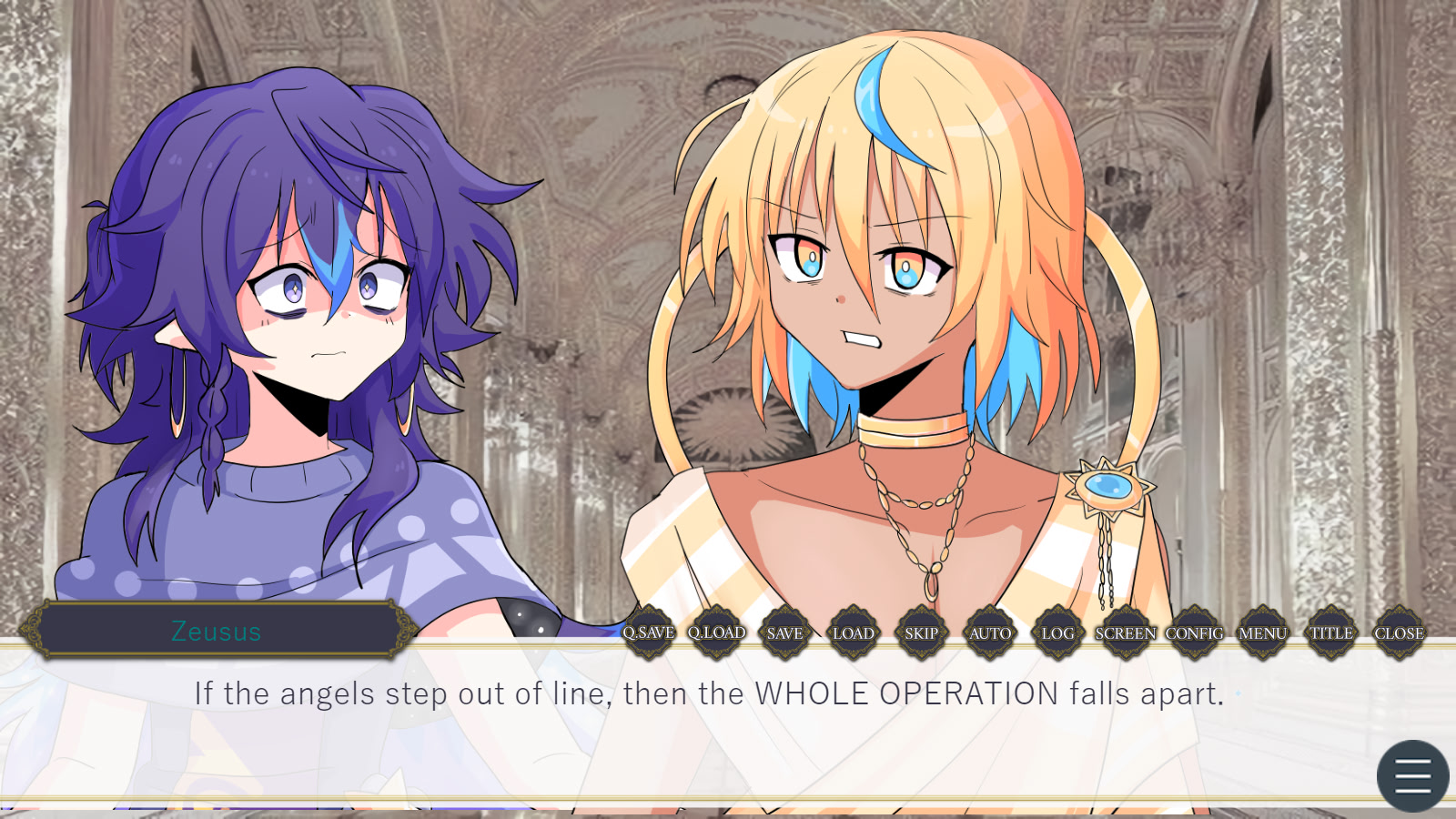Show the dialogue LOG

pos(1058,632)
